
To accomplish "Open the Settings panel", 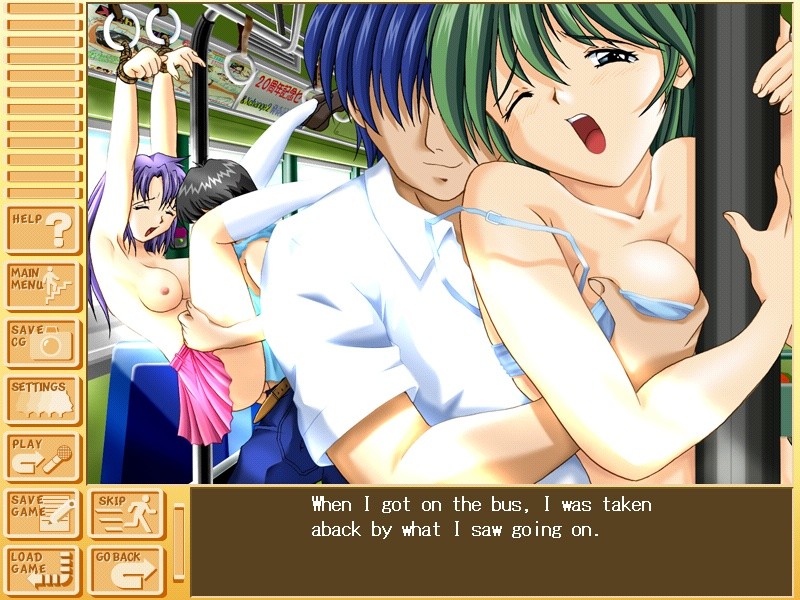I will point(43,399).
